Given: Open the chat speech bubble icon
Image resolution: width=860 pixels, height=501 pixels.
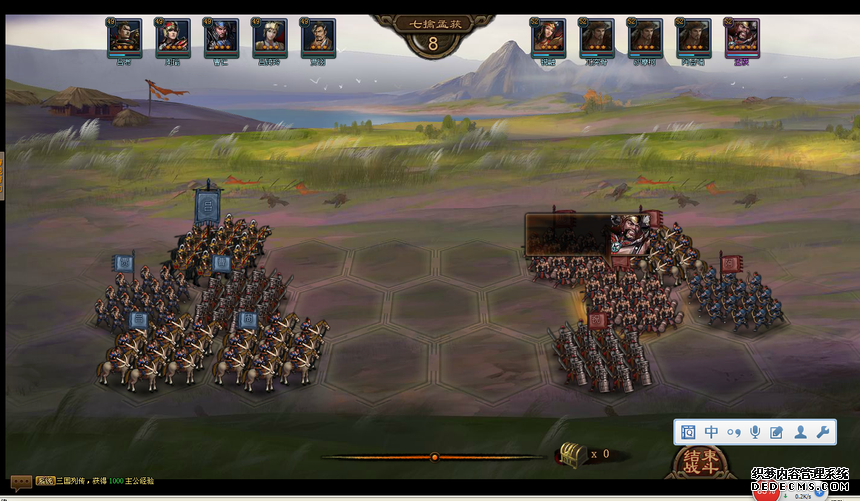Looking at the screenshot, I should click(x=19, y=481).
